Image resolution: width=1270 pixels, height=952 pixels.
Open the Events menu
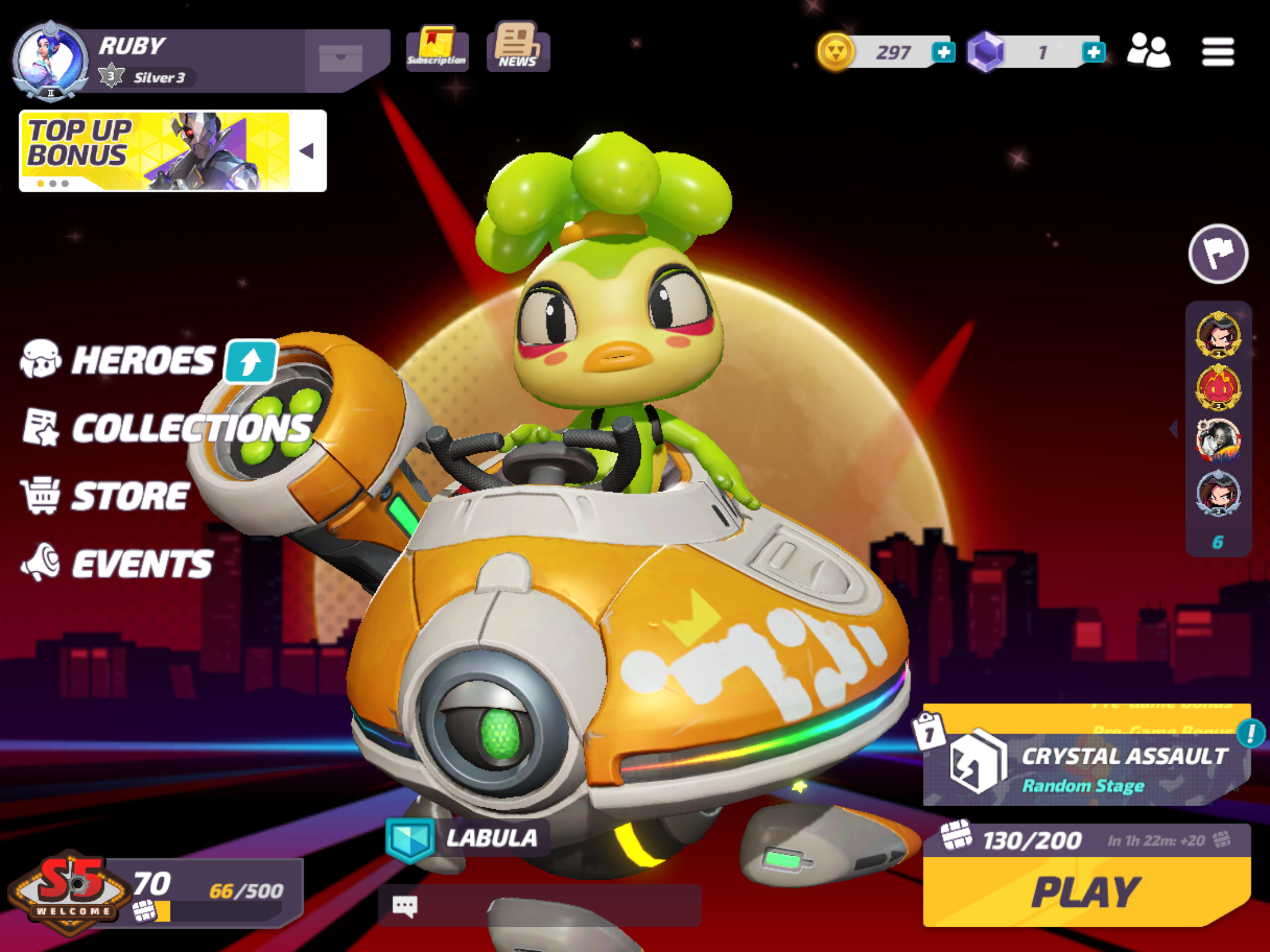(141, 564)
